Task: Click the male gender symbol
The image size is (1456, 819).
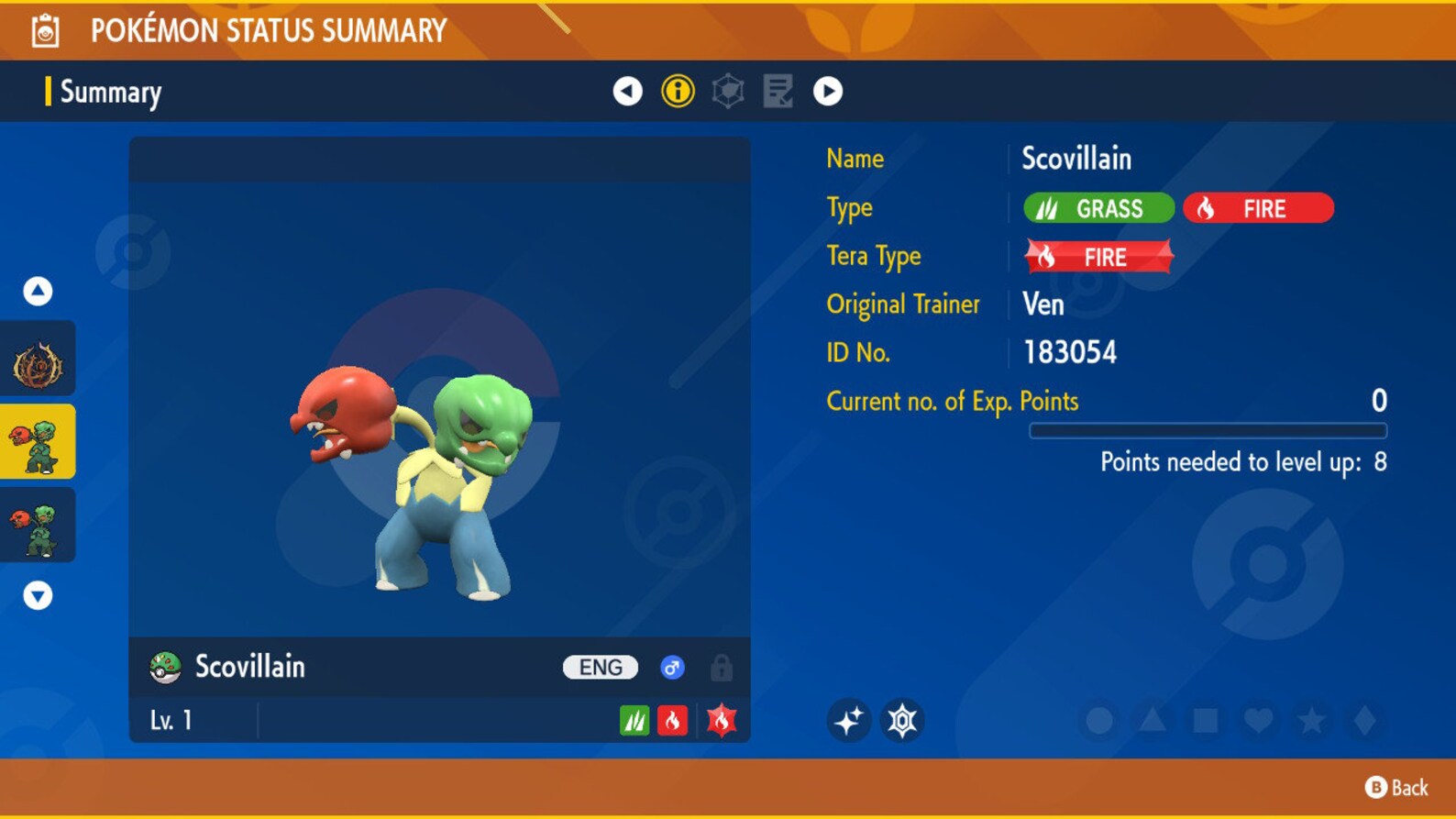Action: pyautogui.click(x=672, y=667)
